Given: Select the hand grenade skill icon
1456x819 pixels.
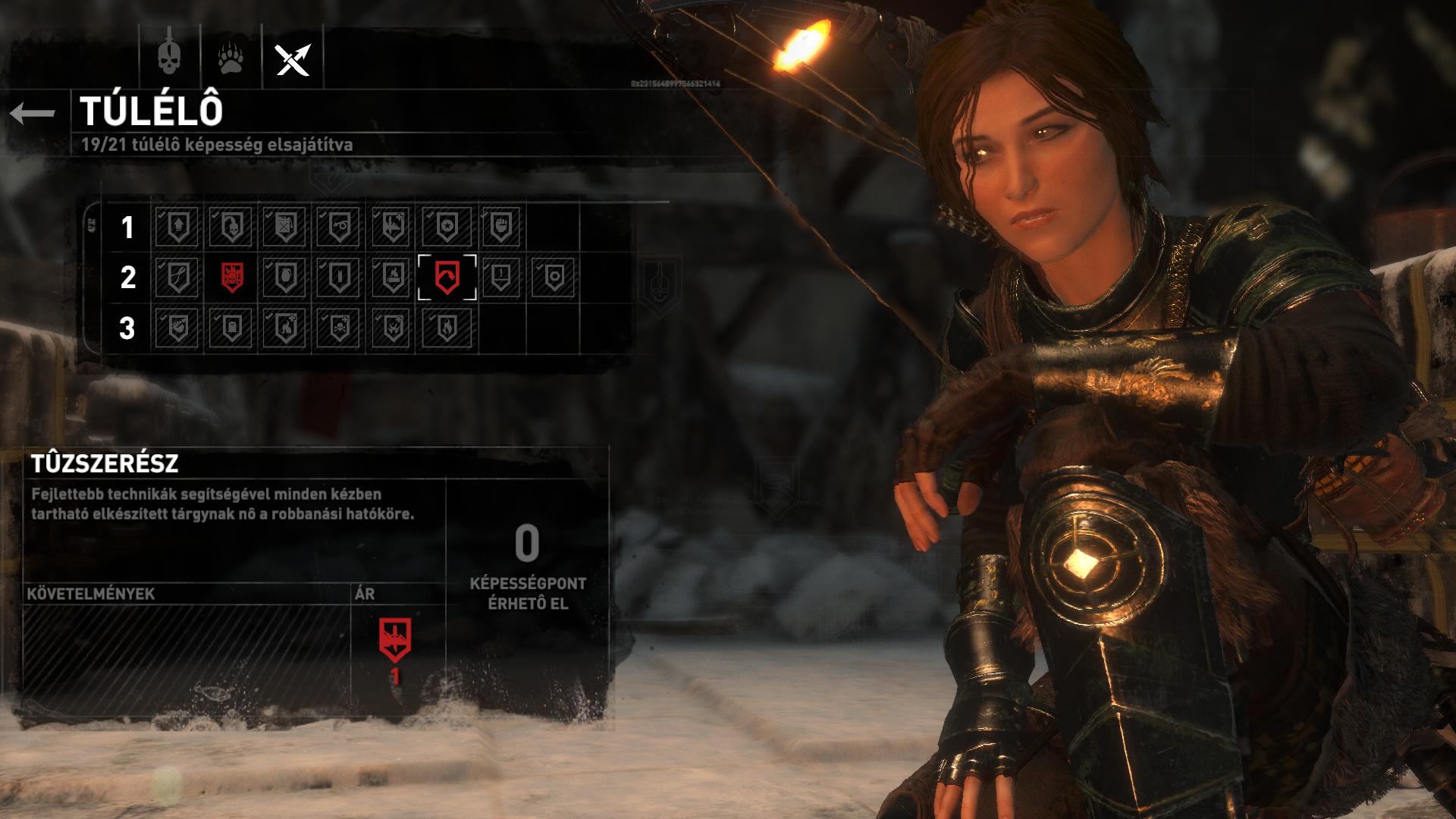Looking at the screenshot, I should coord(285,278).
